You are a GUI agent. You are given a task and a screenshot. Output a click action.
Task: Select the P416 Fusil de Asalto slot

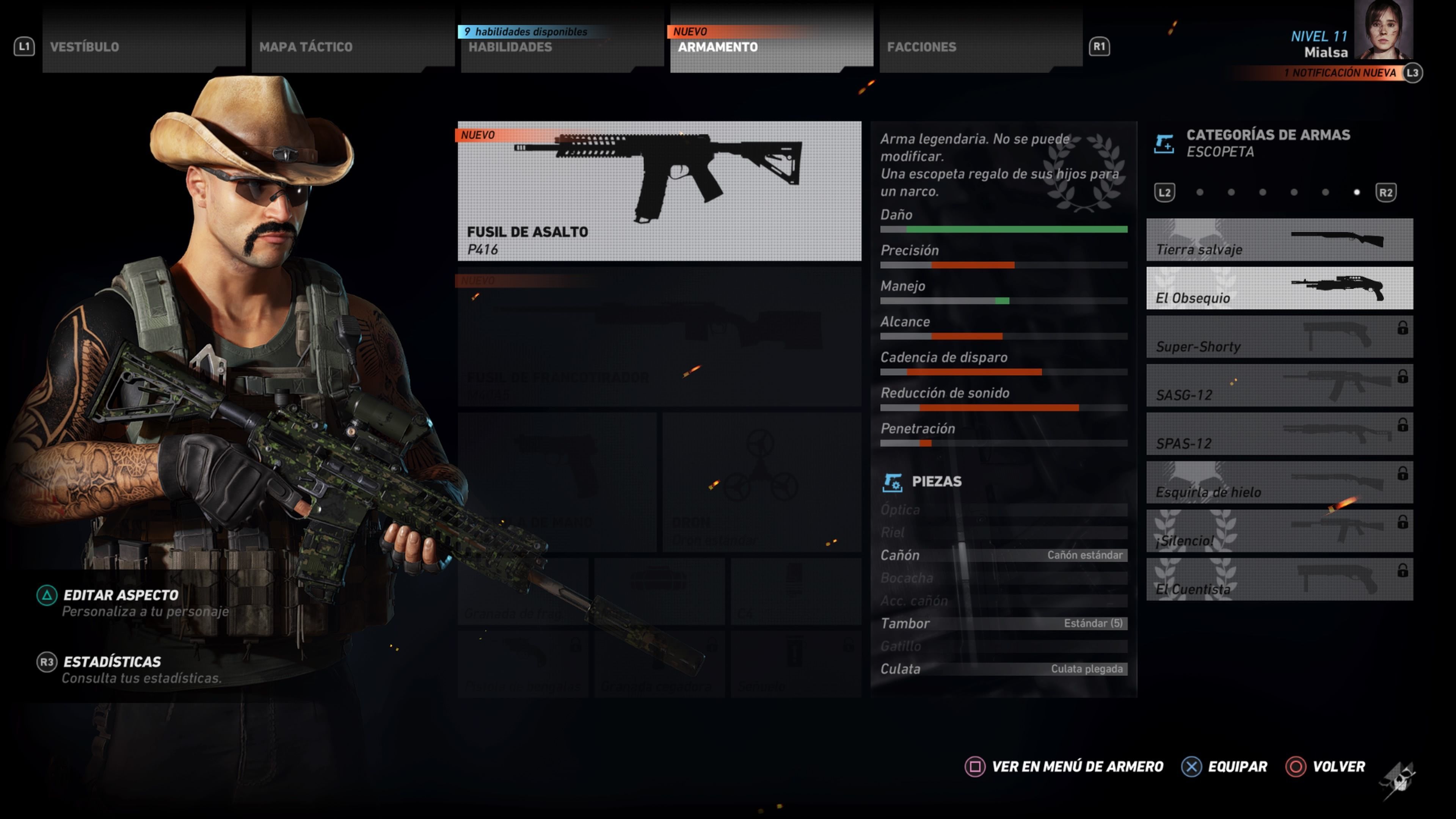pyautogui.click(x=659, y=191)
